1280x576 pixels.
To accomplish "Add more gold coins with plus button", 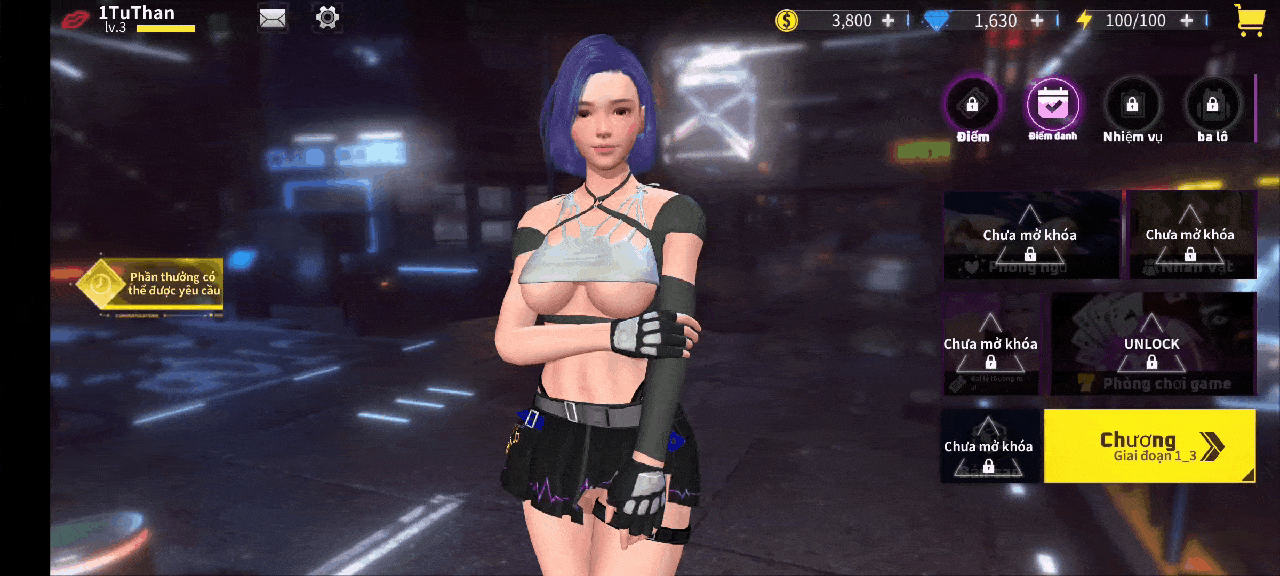I will point(888,20).
